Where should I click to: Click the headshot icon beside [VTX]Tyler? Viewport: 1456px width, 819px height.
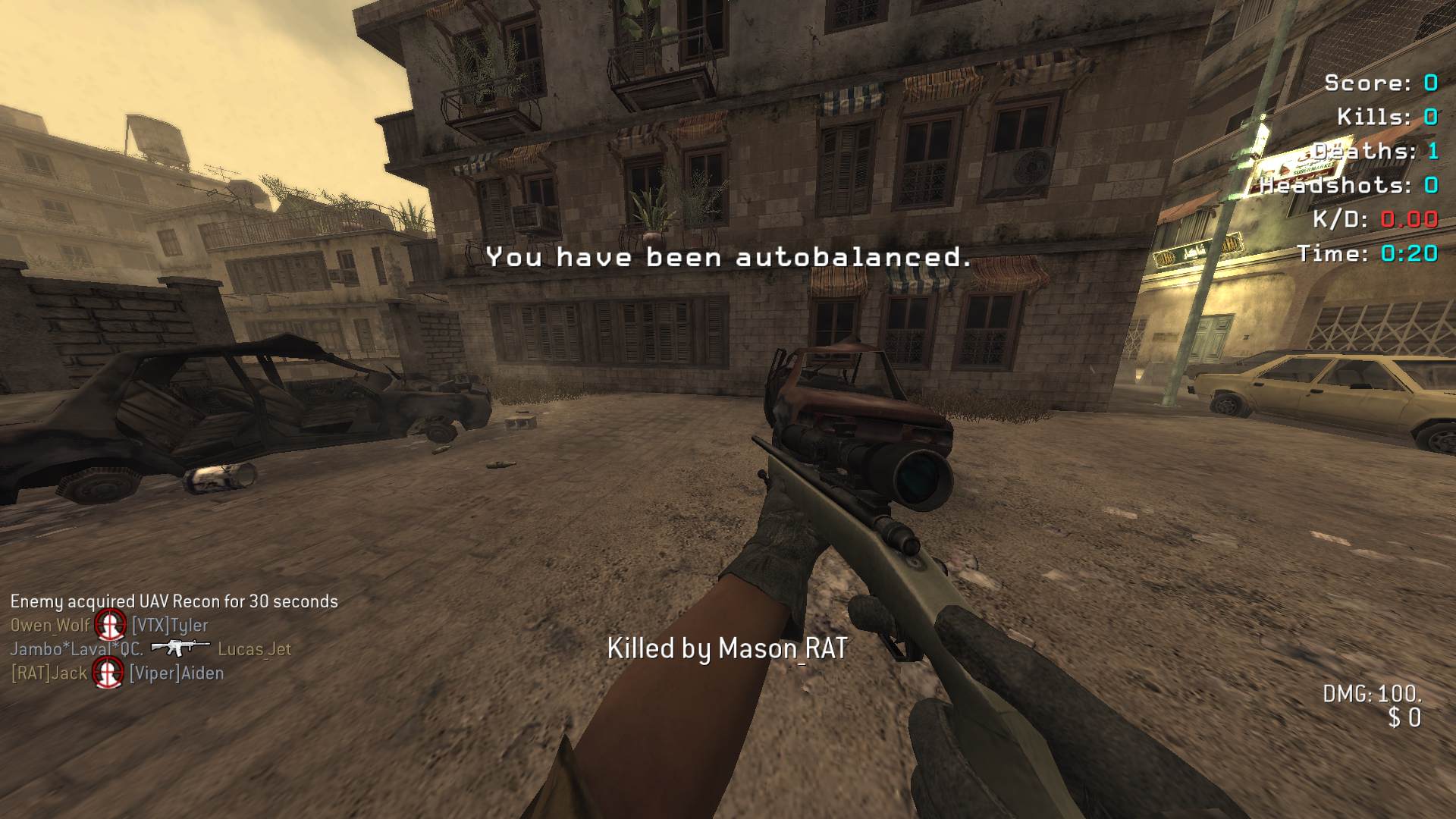(x=111, y=626)
